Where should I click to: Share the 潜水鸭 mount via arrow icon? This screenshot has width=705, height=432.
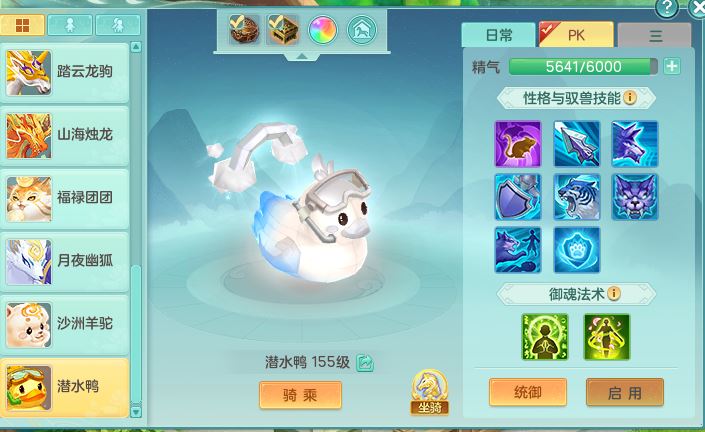pyautogui.click(x=366, y=362)
